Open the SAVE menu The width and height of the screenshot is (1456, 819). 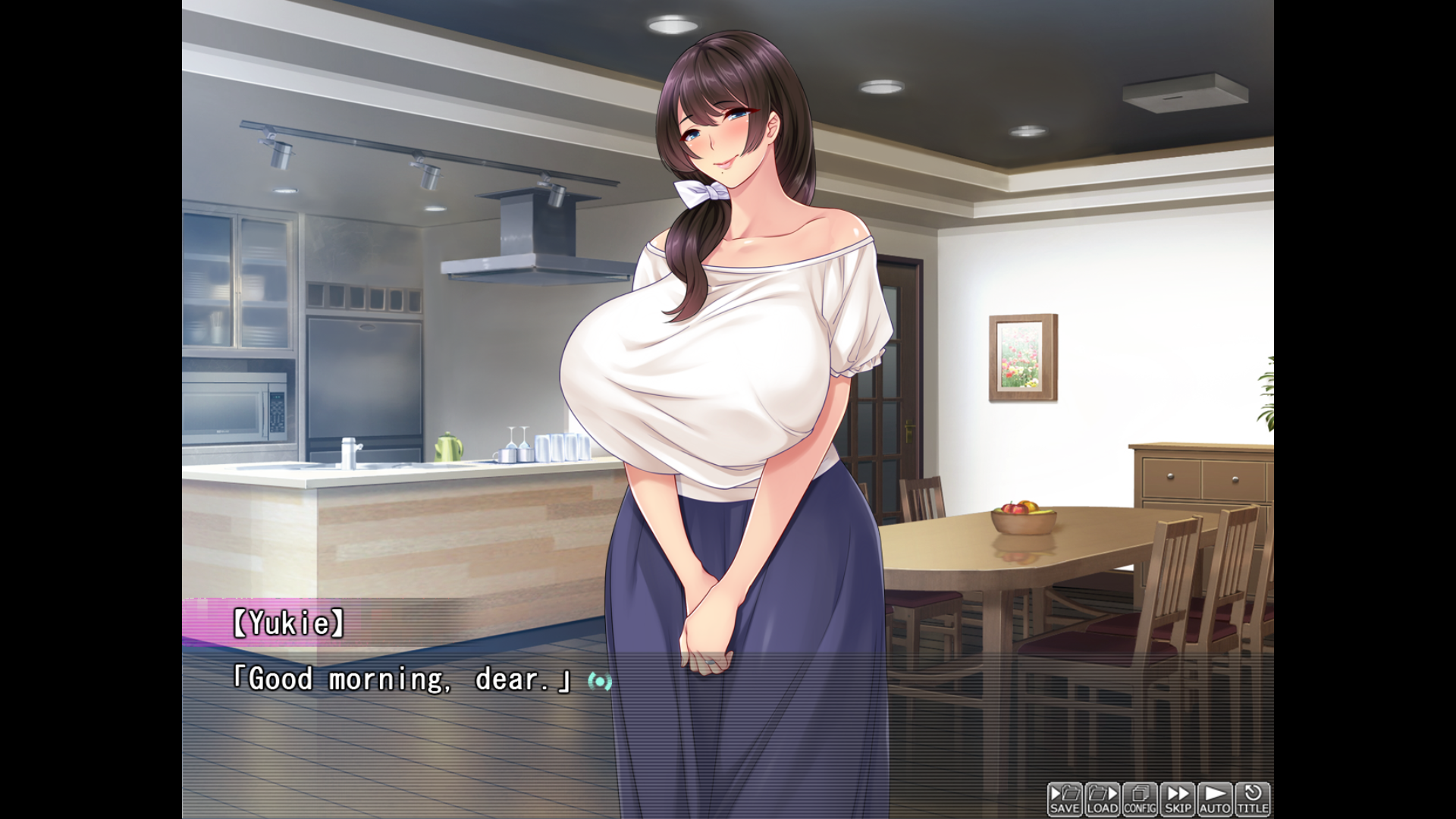point(1065,799)
